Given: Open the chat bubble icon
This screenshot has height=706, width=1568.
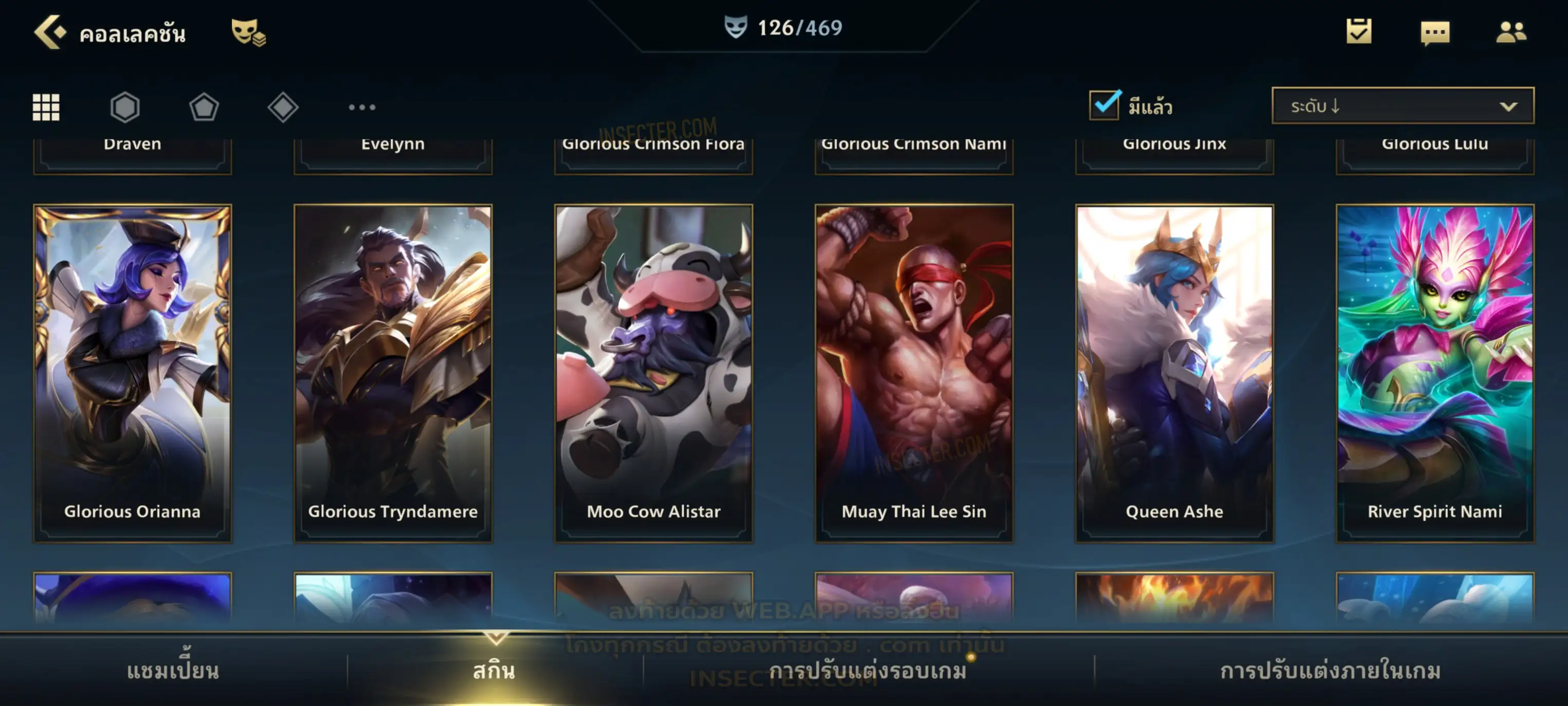Looking at the screenshot, I should click(1435, 32).
